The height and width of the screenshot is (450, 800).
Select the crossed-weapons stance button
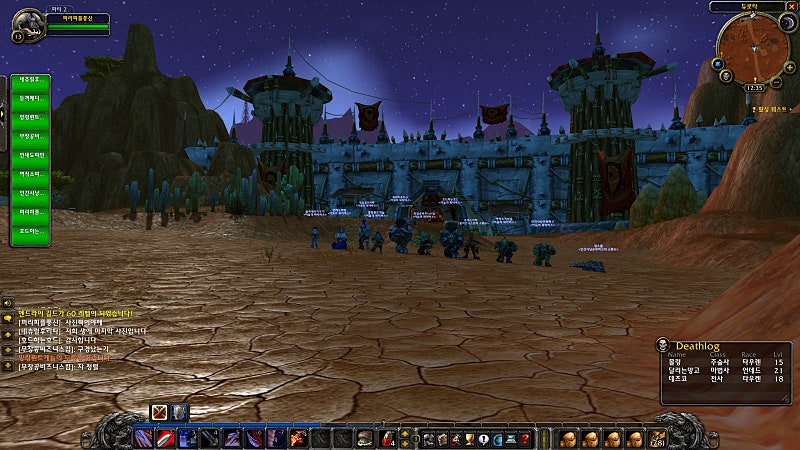[x=159, y=412]
